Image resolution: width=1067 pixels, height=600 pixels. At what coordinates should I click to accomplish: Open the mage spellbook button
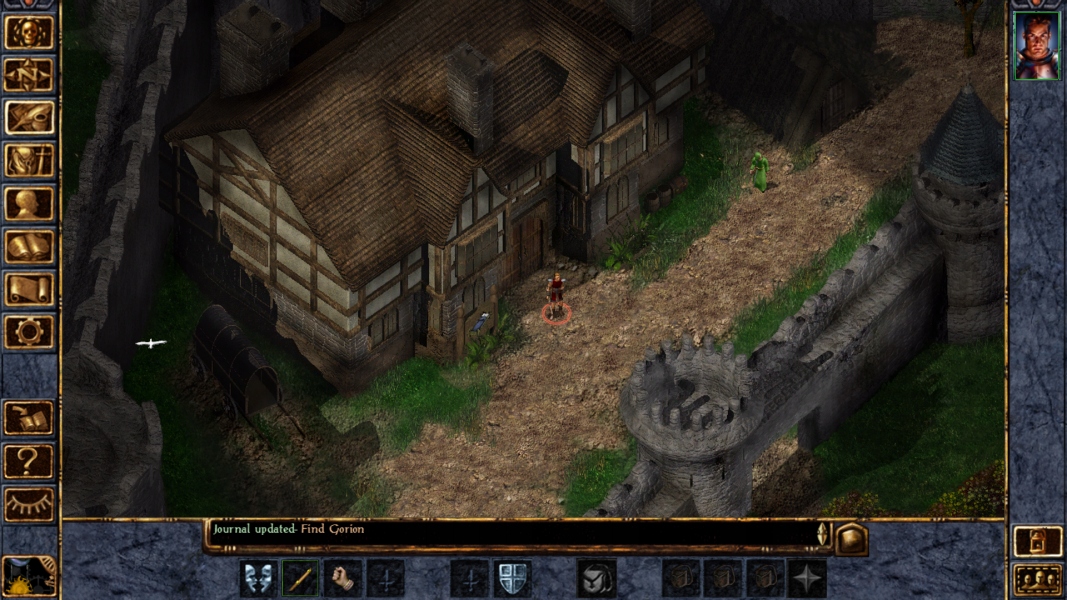click(x=29, y=247)
